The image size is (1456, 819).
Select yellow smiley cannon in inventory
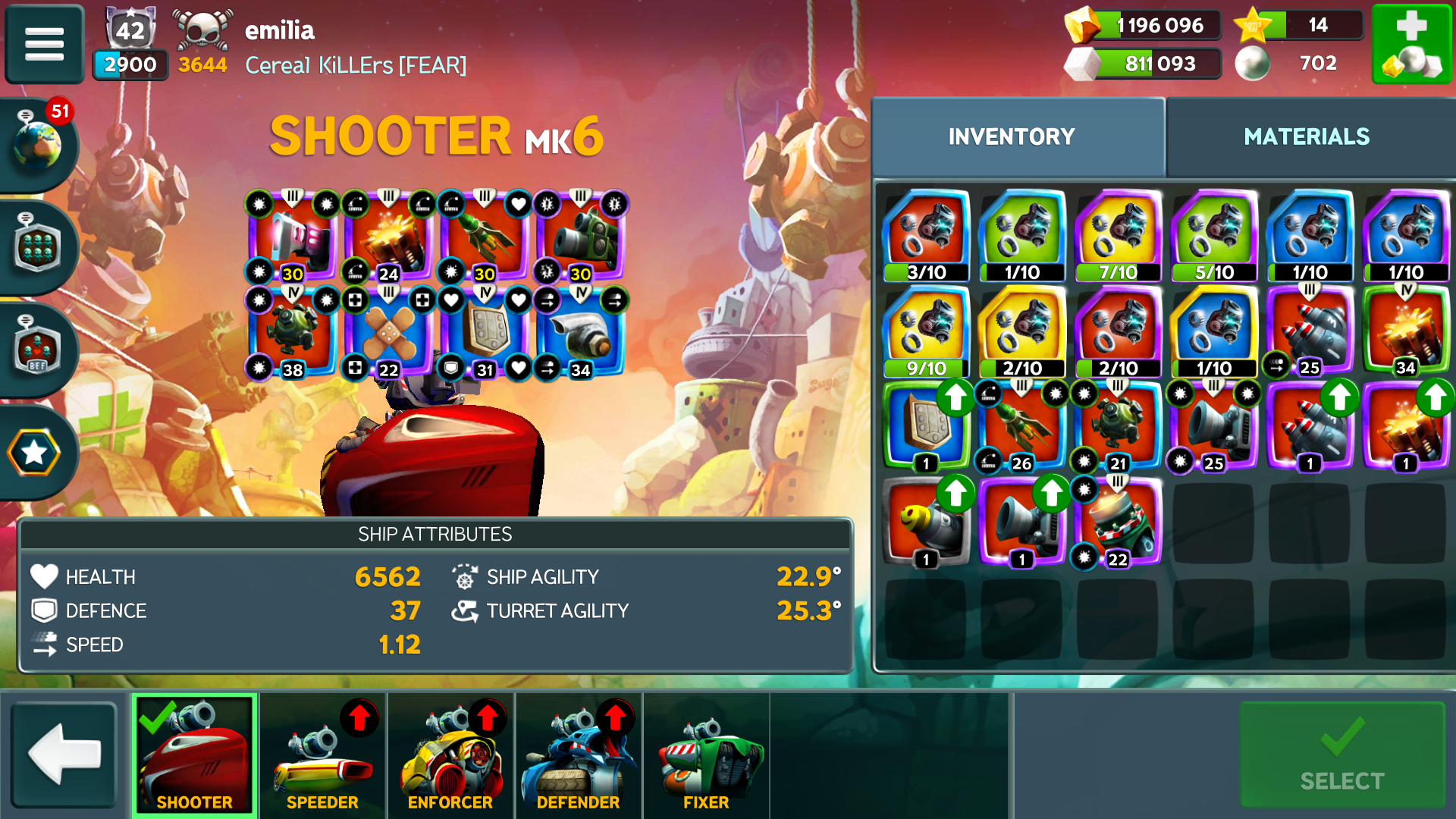tap(926, 523)
